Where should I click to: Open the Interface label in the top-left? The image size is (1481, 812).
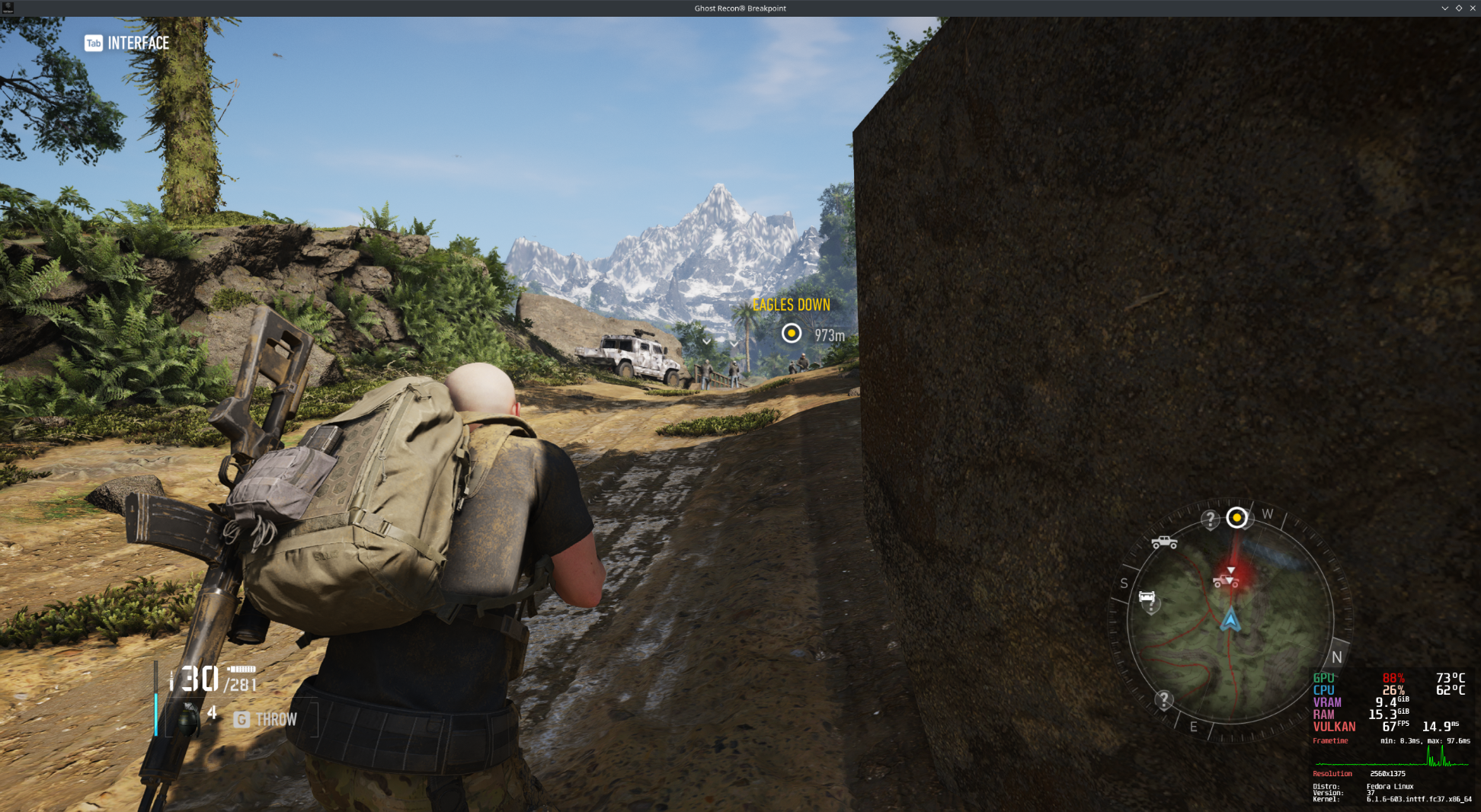[x=138, y=43]
